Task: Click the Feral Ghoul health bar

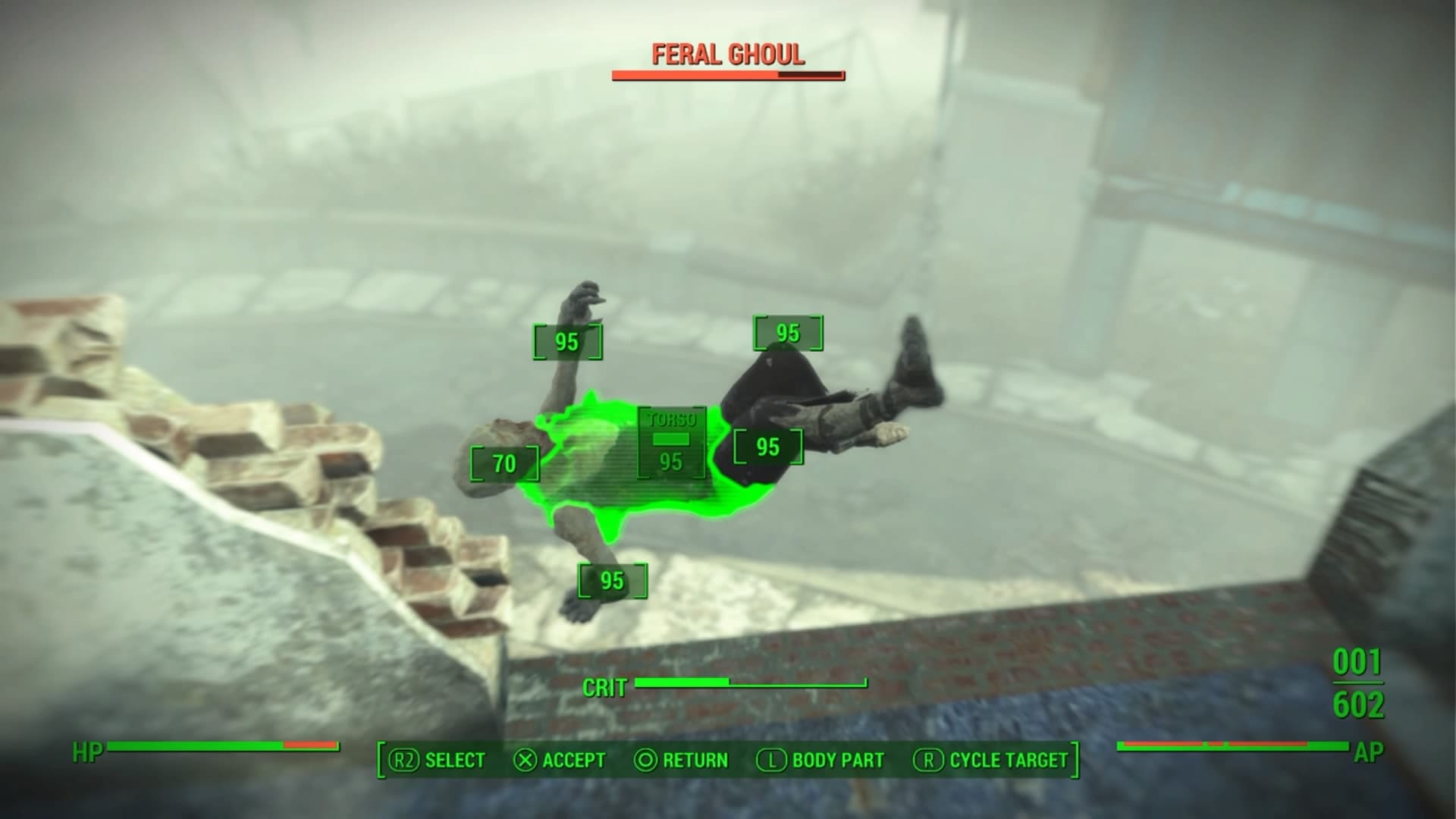Action: (x=726, y=75)
